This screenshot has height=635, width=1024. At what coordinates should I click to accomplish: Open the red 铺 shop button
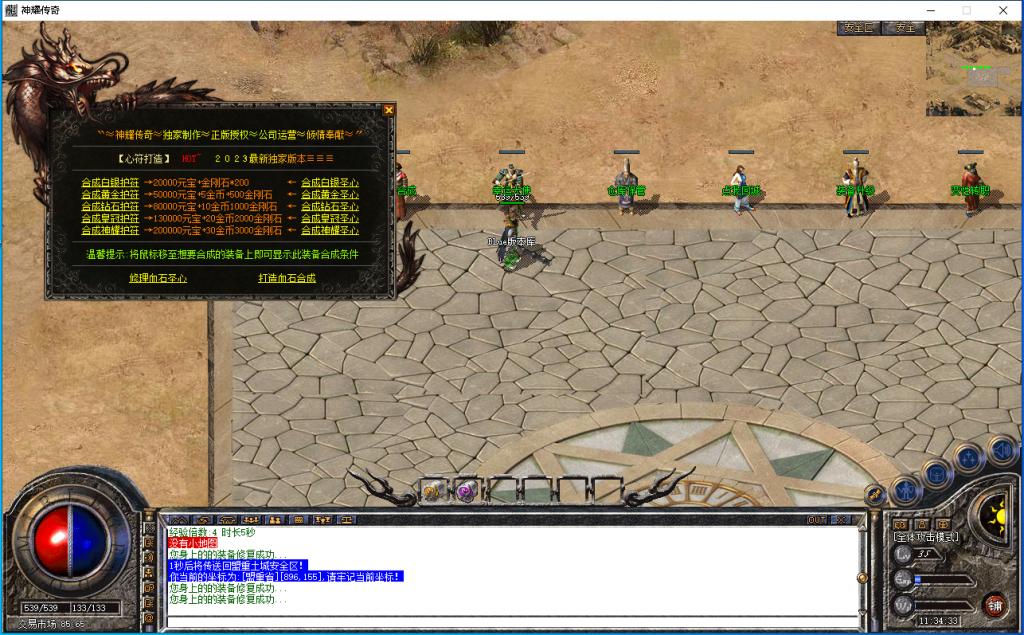[994, 604]
